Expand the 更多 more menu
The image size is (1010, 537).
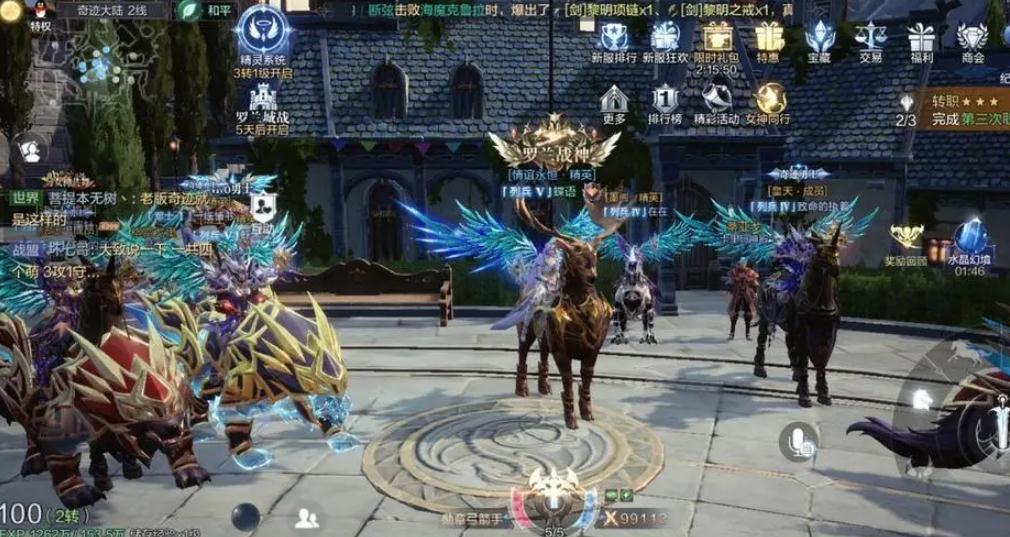(x=614, y=100)
